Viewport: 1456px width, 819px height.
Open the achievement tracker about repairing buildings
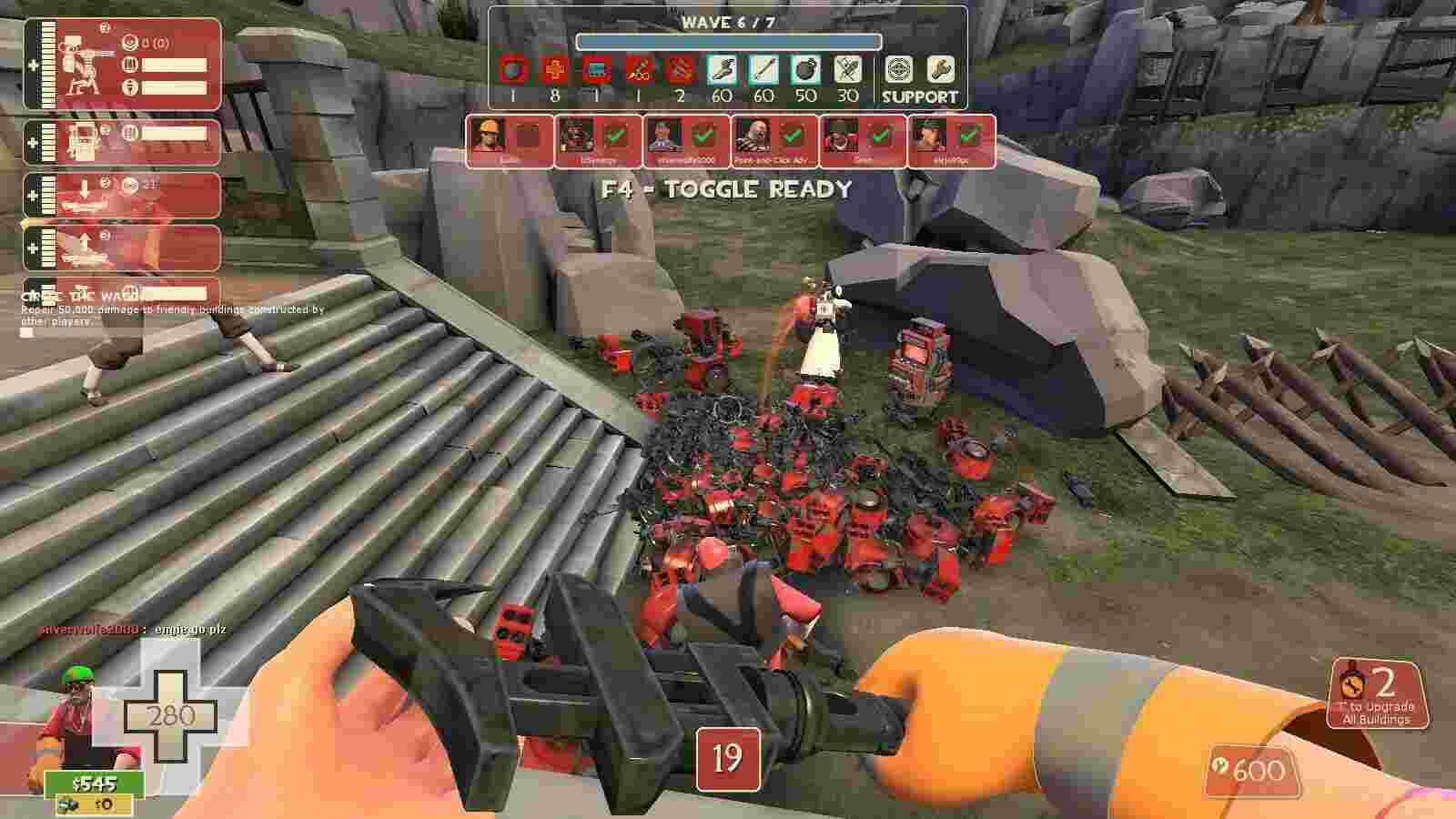coord(173,308)
